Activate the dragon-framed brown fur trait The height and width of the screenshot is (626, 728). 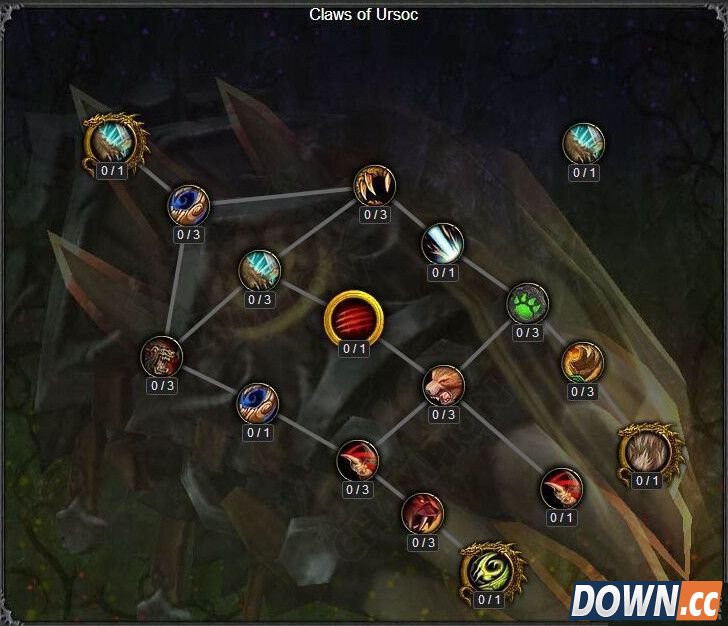coord(648,450)
